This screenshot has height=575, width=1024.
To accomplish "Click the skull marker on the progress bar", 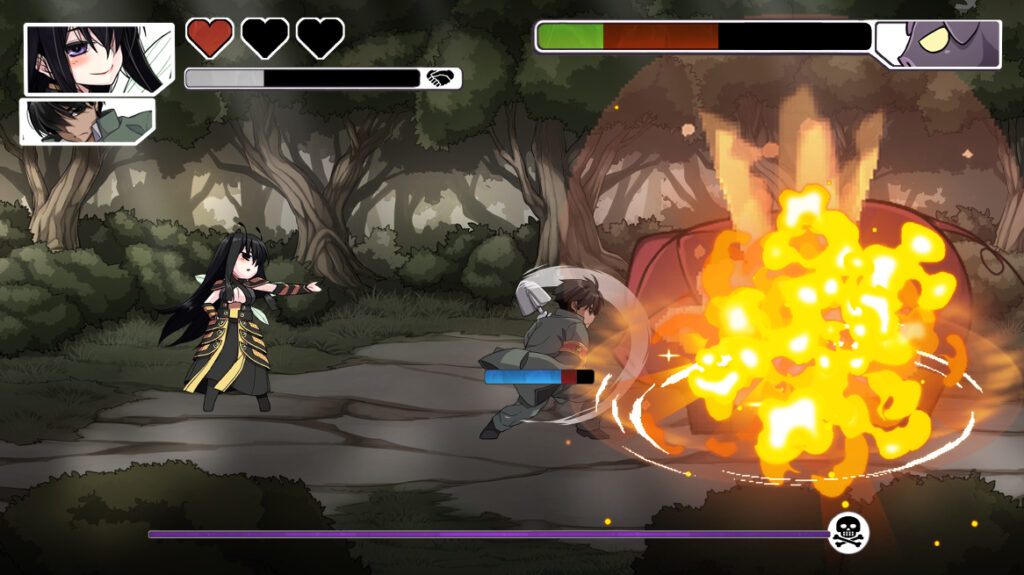I will tap(848, 532).
